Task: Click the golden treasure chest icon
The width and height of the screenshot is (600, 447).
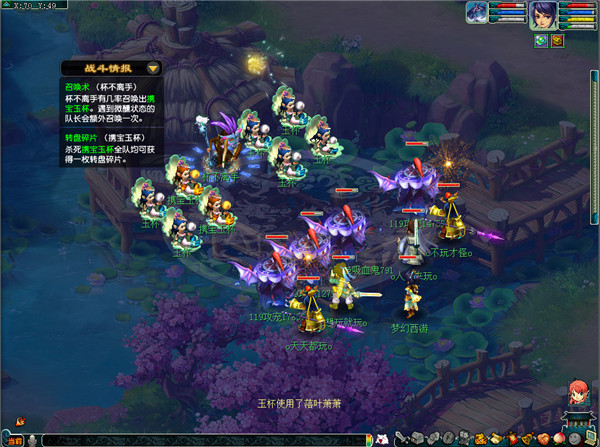Action: point(557,40)
